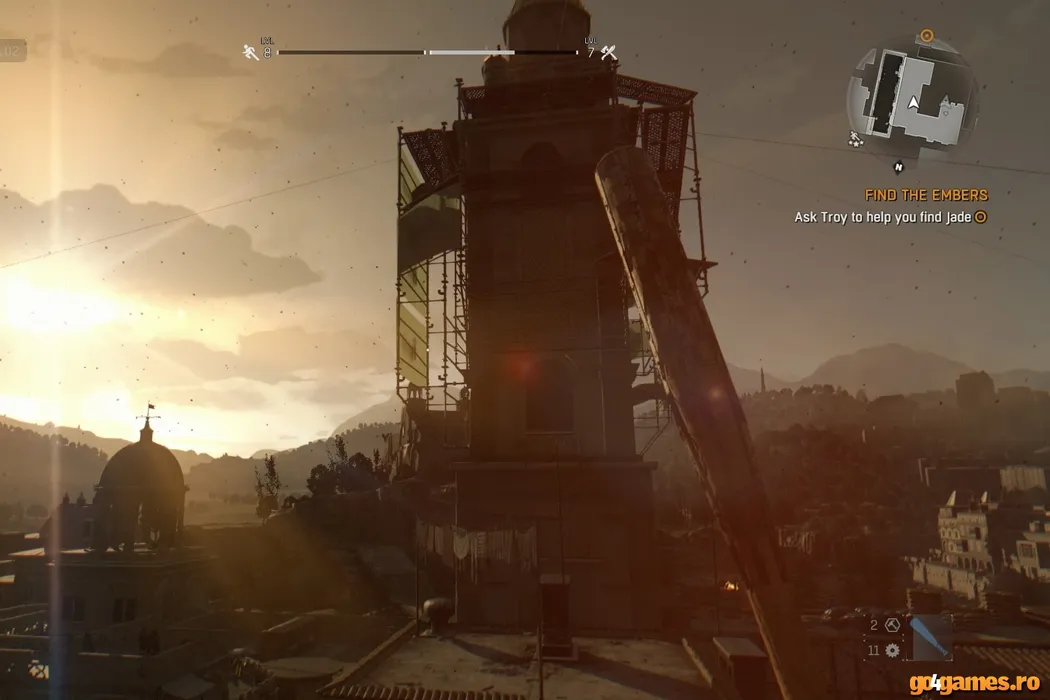Viewport: 1050px width, 700px height.
Task: Click the equipped baseball bat weapon slot
Action: coord(931,638)
